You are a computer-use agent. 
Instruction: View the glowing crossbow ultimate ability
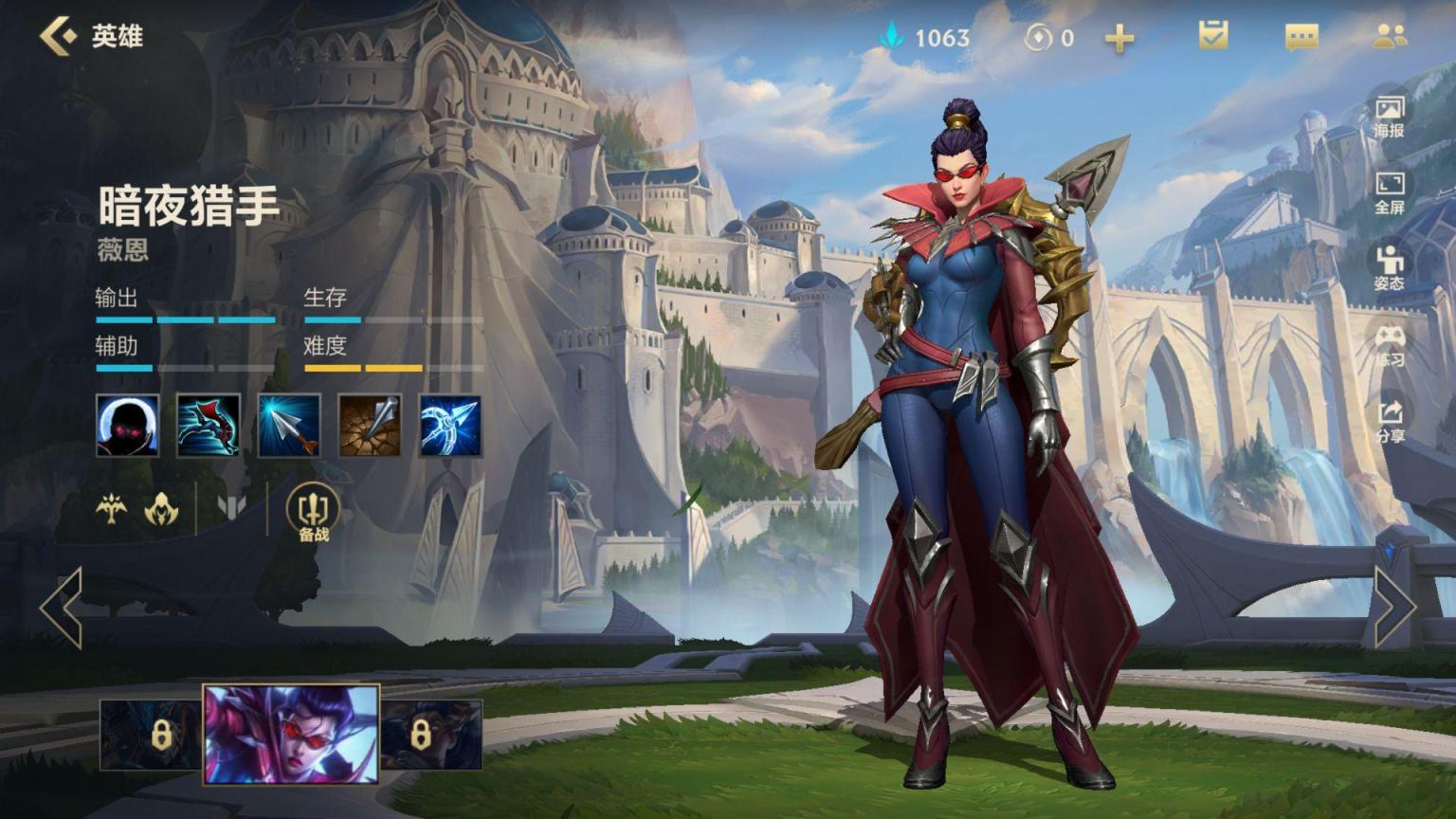tap(450, 426)
